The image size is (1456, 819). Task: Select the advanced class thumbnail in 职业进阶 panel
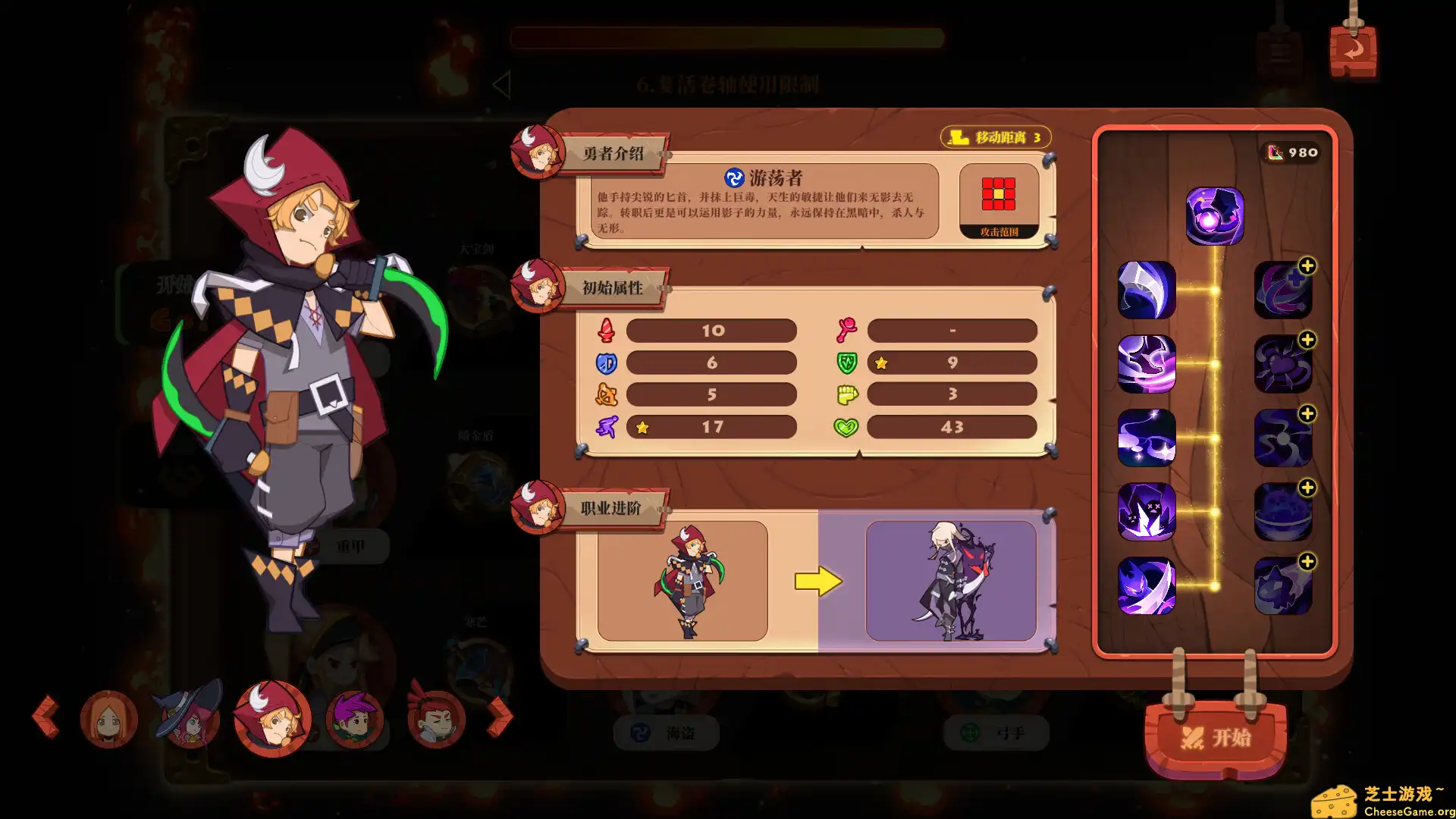[x=952, y=579]
